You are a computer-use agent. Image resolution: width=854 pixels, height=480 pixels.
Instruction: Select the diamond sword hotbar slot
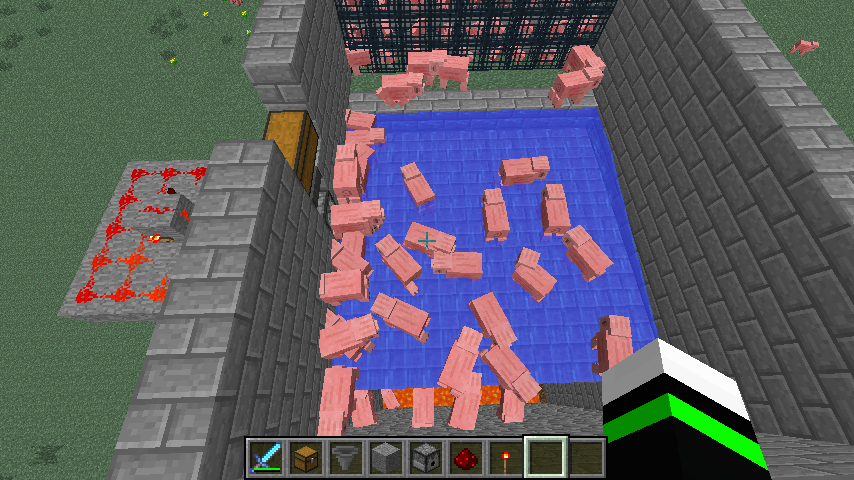tap(266, 458)
